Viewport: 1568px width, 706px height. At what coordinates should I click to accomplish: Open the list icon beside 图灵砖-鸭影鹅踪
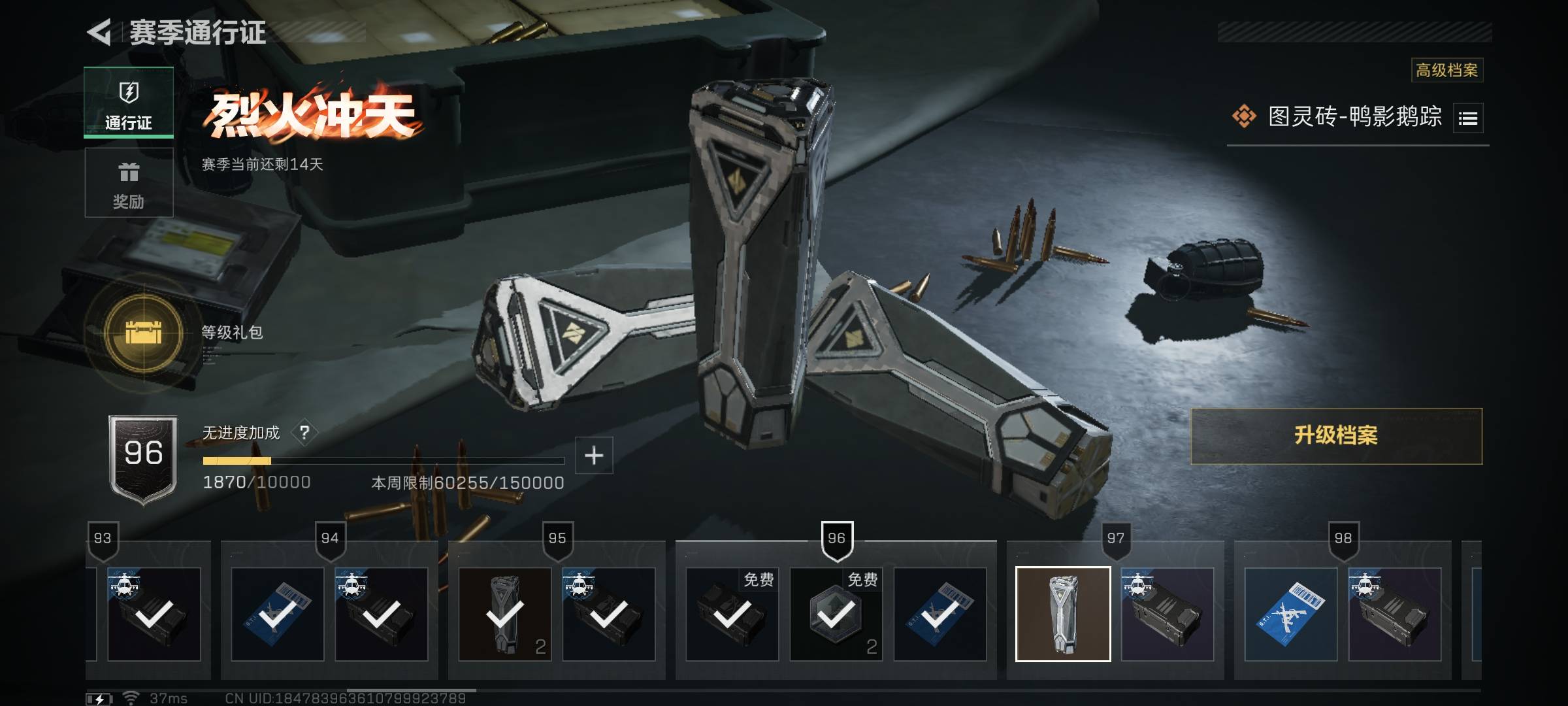pos(1467,118)
